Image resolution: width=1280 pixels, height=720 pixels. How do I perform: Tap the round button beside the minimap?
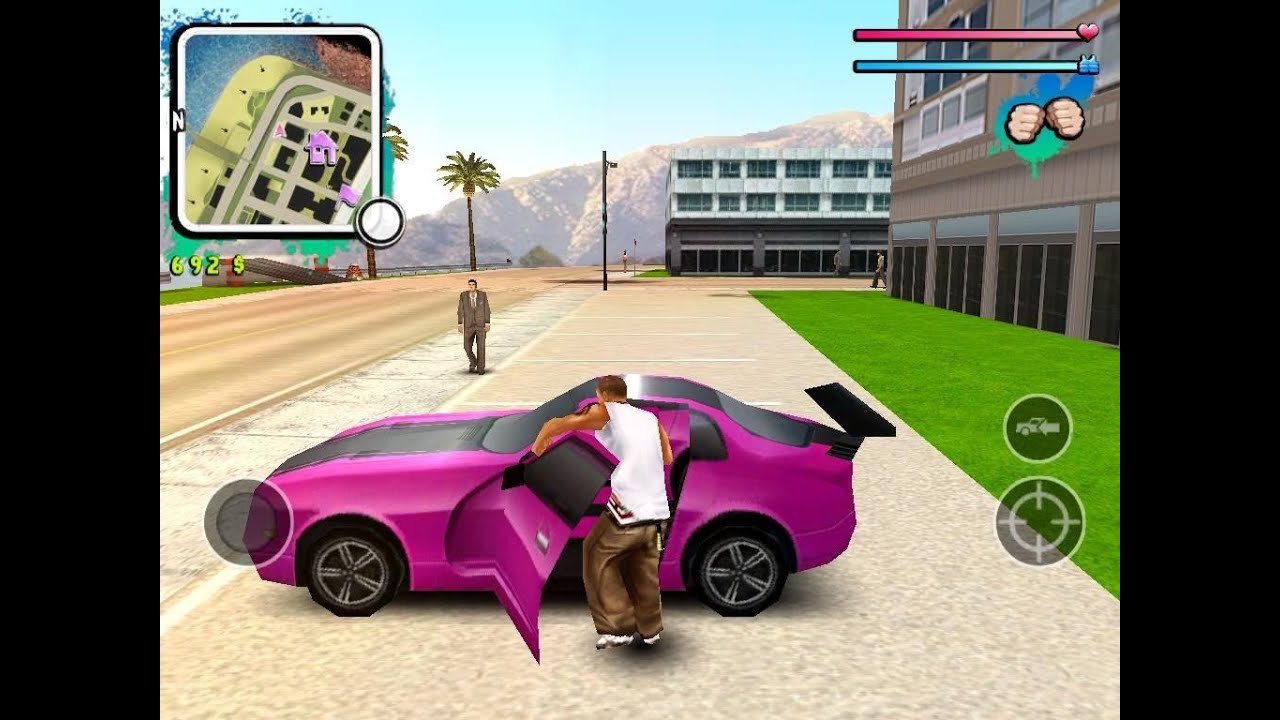(x=380, y=222)
